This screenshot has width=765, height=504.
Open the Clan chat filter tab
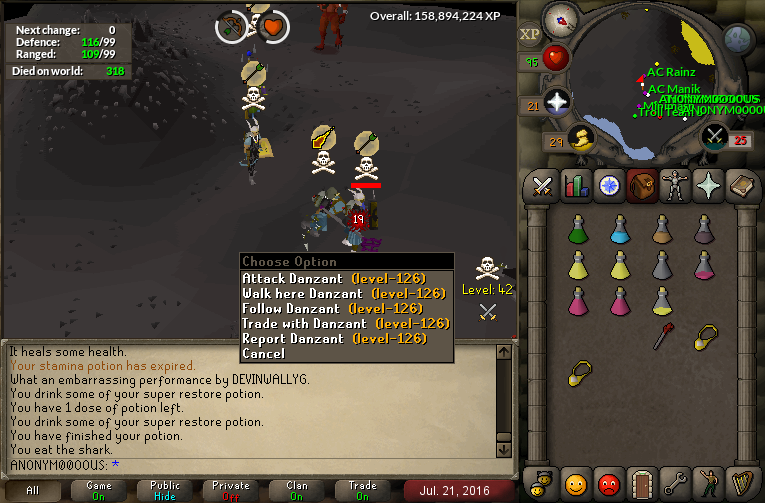(297, 490)
